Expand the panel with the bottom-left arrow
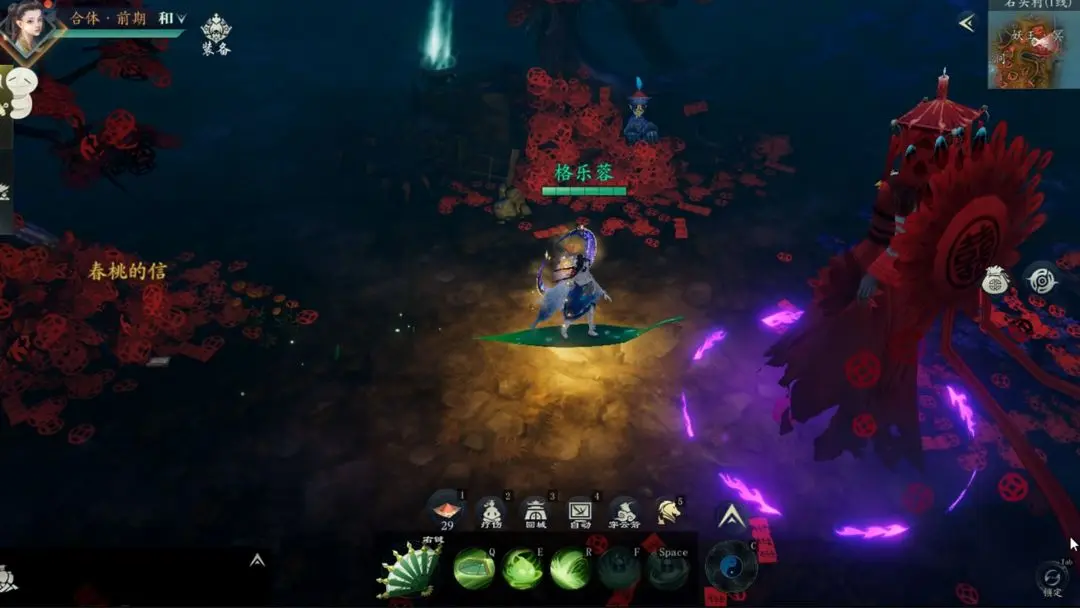Screen dimensions: 1080x608 pyautogui.click(x=257, y=560)
